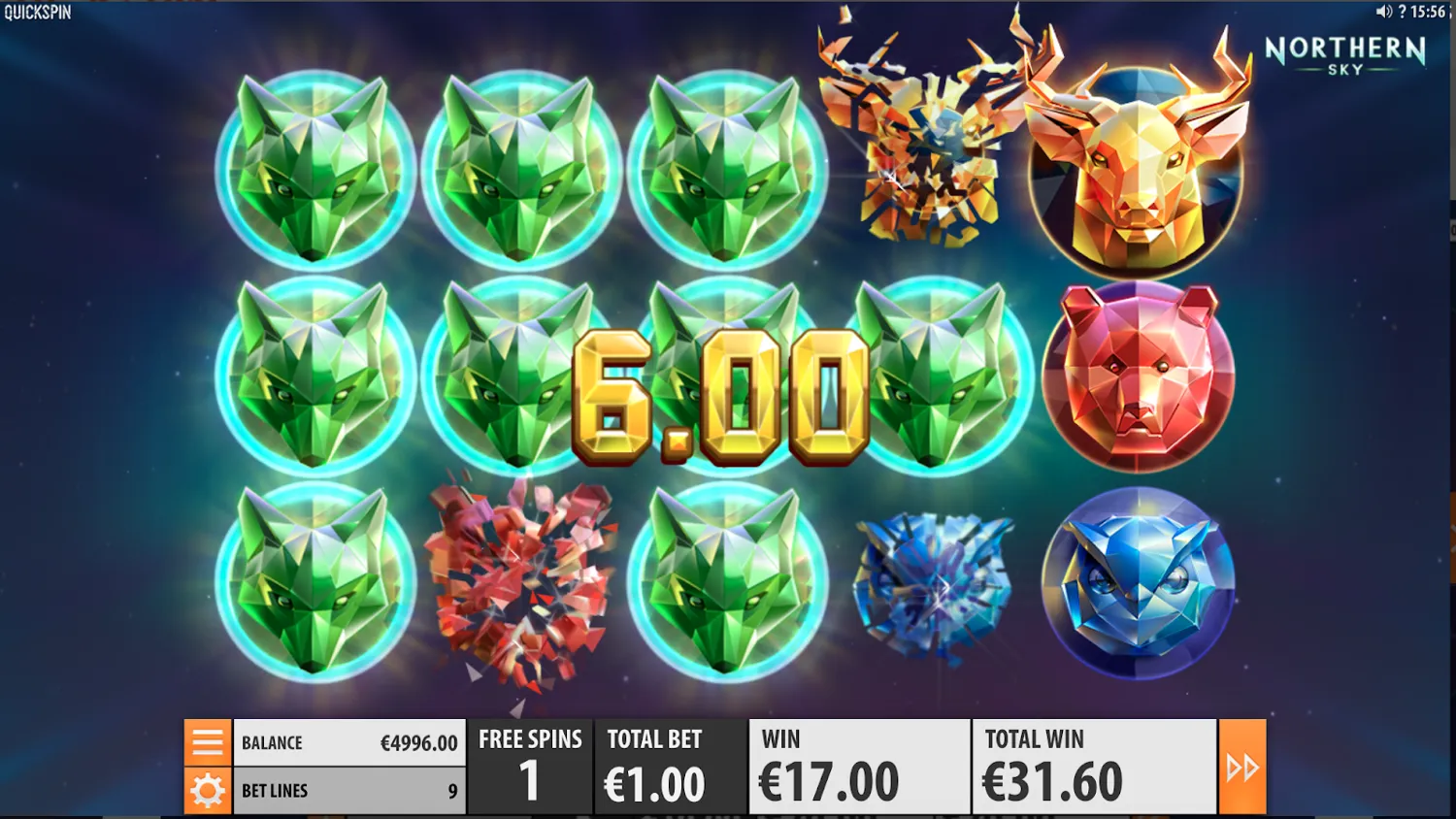Viewport: 1456px width, 819px height.
Task: Open the orange hamburger game menu
Action: pyautogui.click(x=207, y=742)
